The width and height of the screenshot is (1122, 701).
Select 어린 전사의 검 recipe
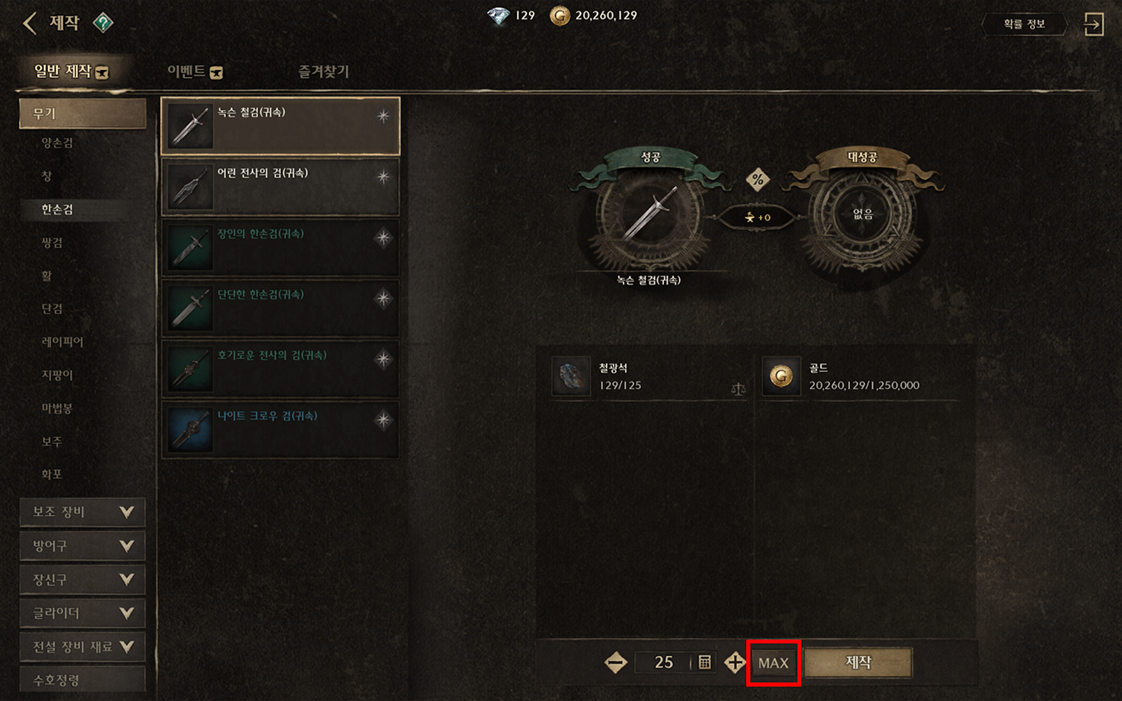(280, 187)
